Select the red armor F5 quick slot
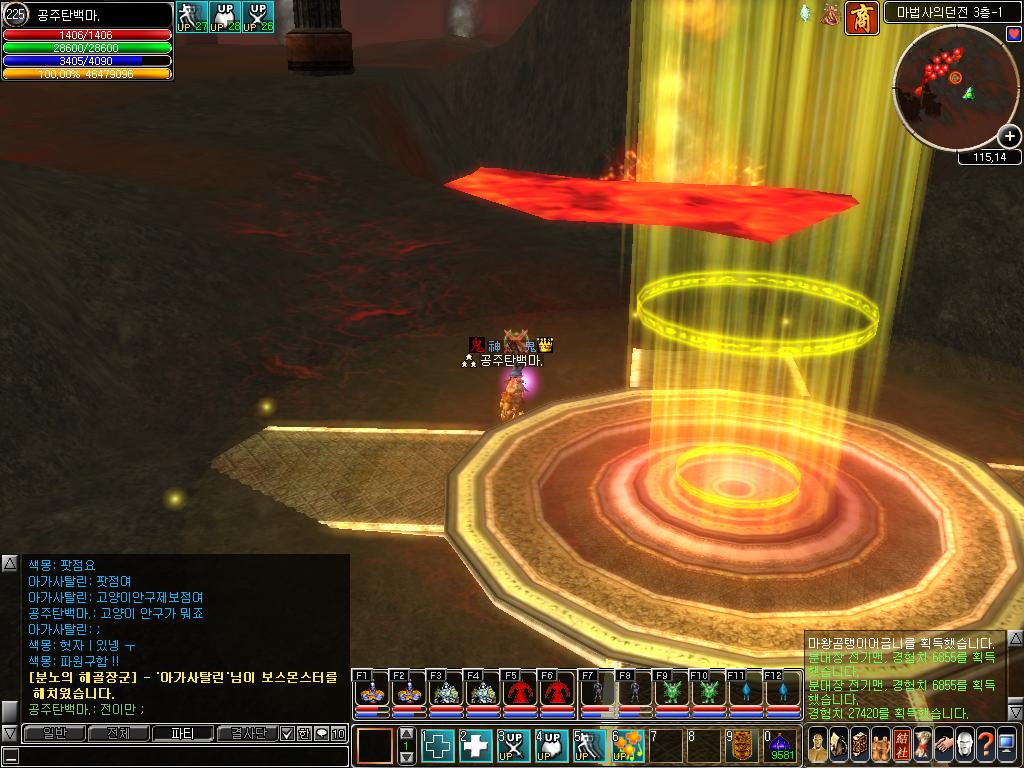Viewport: 1024px width, 768px height. pos(520,692)
